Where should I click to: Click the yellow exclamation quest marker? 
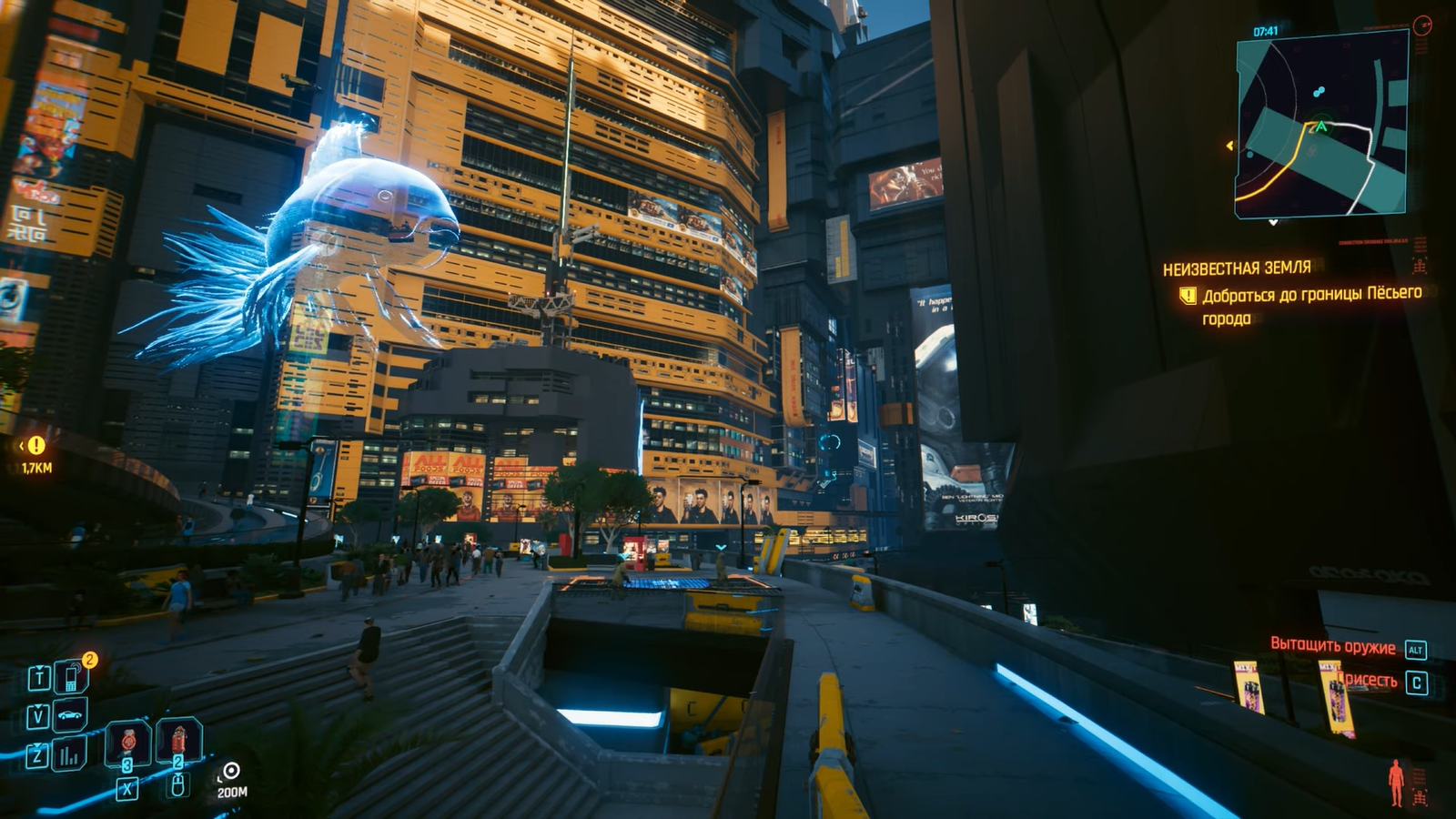click(x=36, y=445)
